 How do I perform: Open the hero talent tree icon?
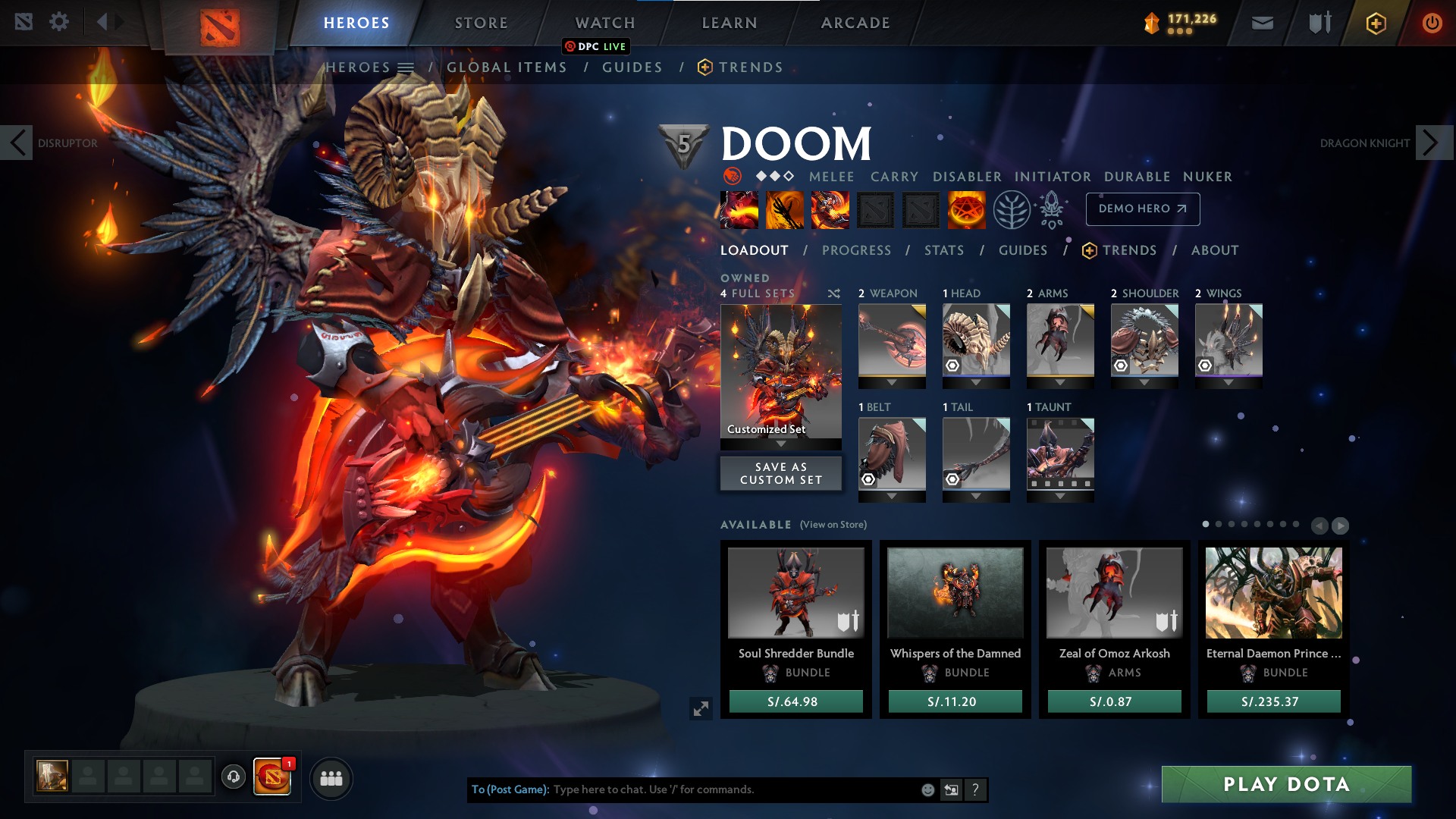(x=1010, y=209)
